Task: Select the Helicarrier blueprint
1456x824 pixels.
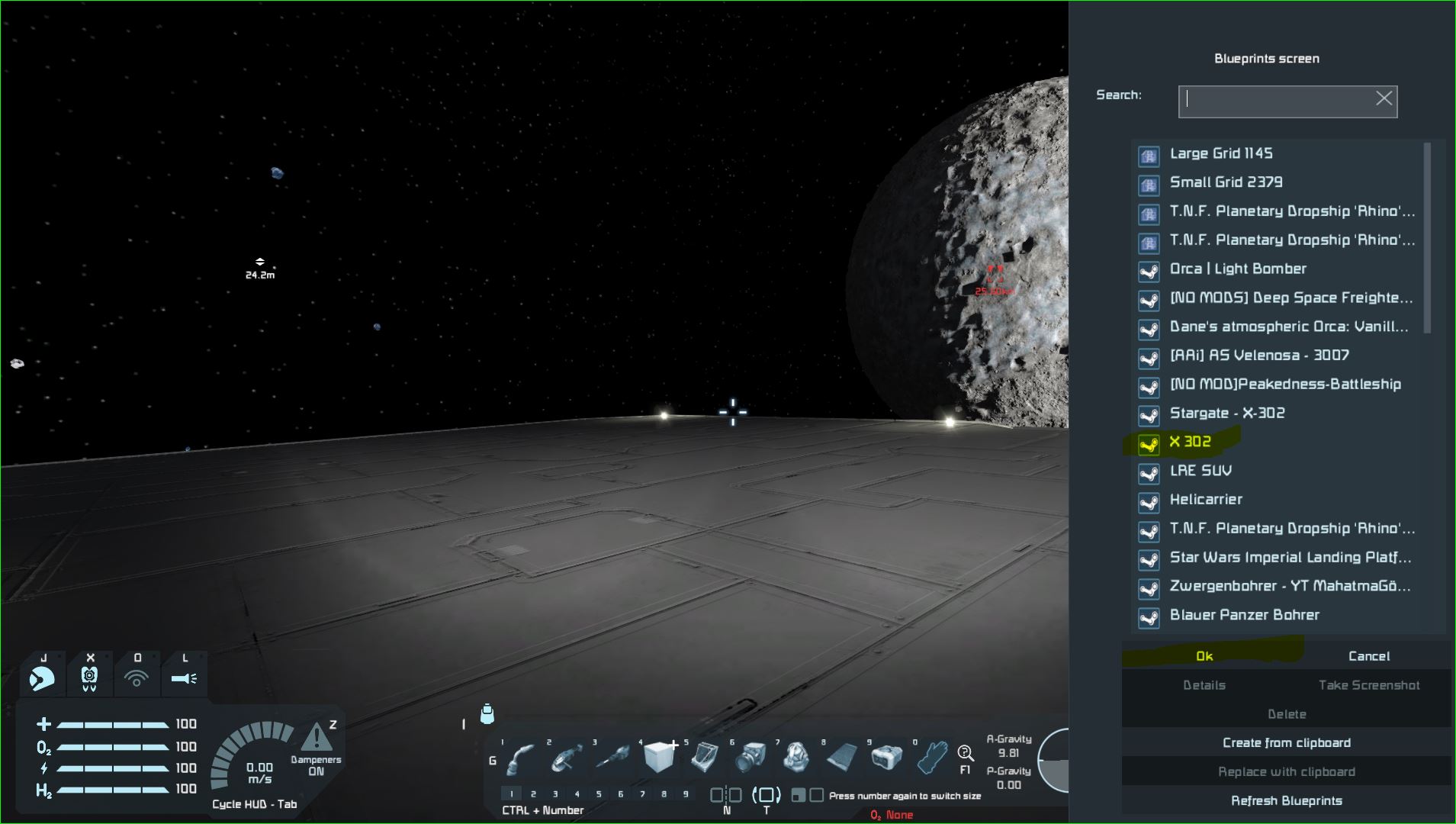Action: (x=1206, y=500)
